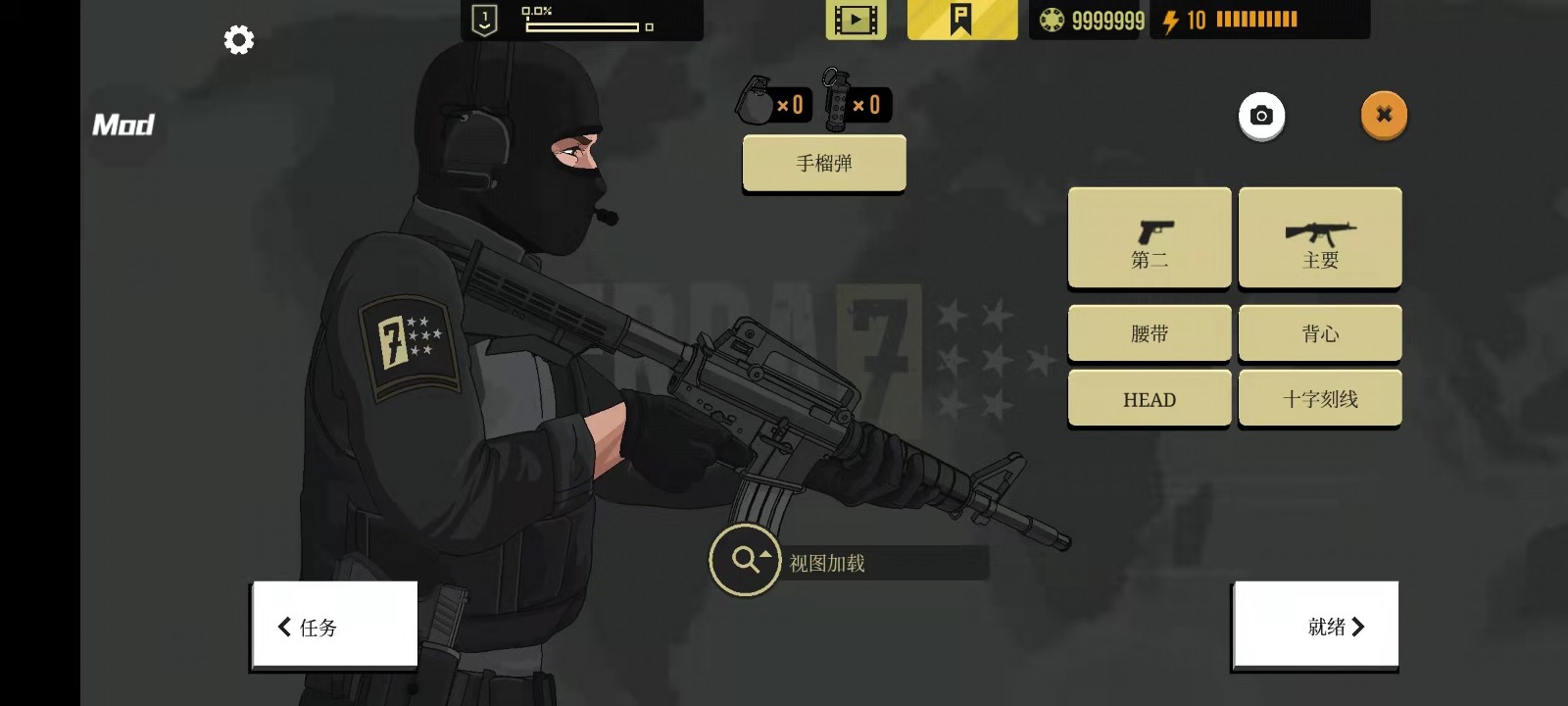
Task: Go back via the 任务 button
Action: 333,626
